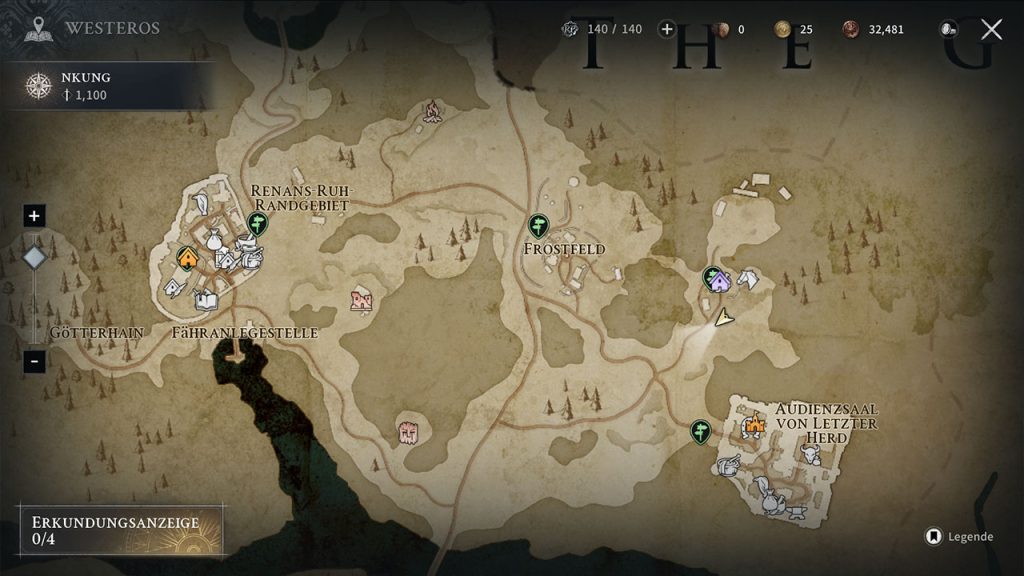1024x576 pixels.
Task: Select the signpost marker west of Audienzsaal
Action: 700,431
